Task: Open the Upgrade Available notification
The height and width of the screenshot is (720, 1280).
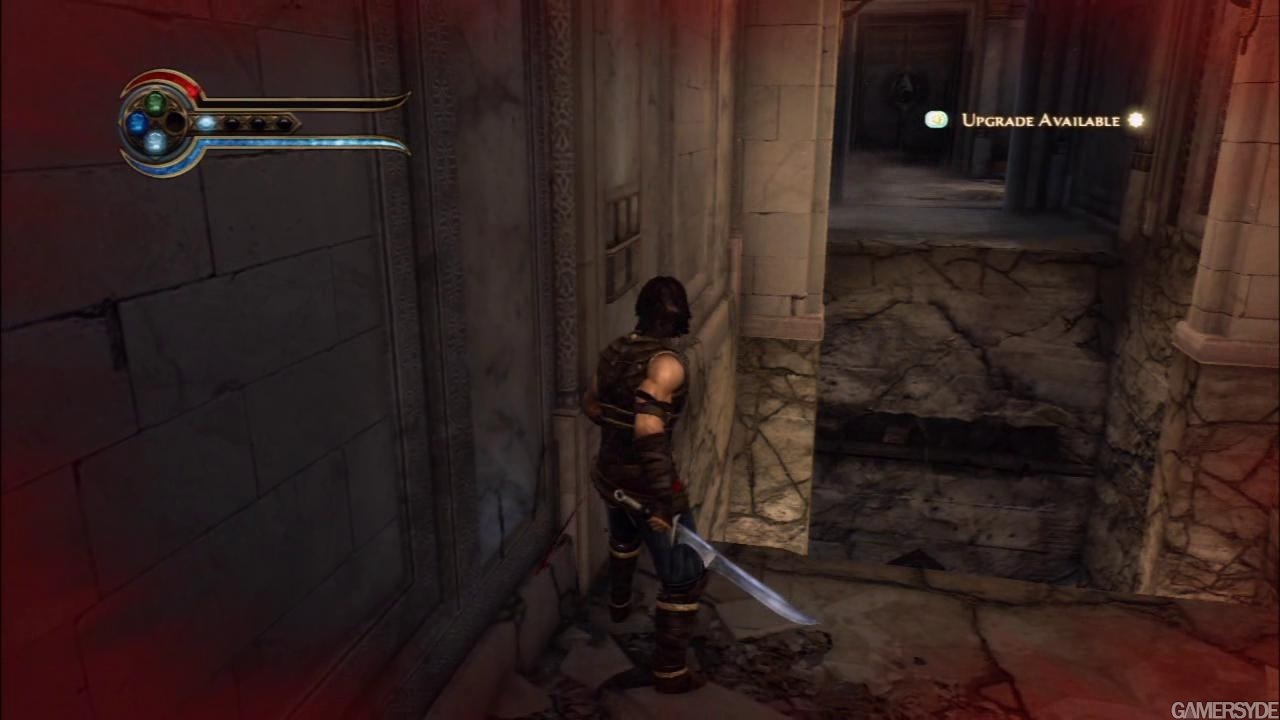Action: (1040, 120)
